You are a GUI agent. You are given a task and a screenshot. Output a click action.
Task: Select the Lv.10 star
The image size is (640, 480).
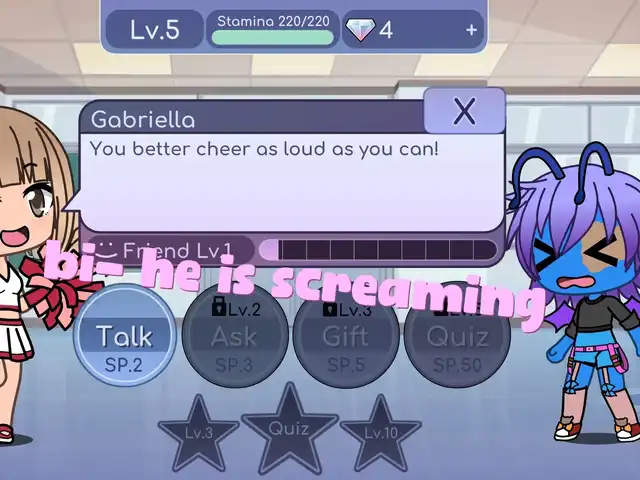click(x=380, y=434)
